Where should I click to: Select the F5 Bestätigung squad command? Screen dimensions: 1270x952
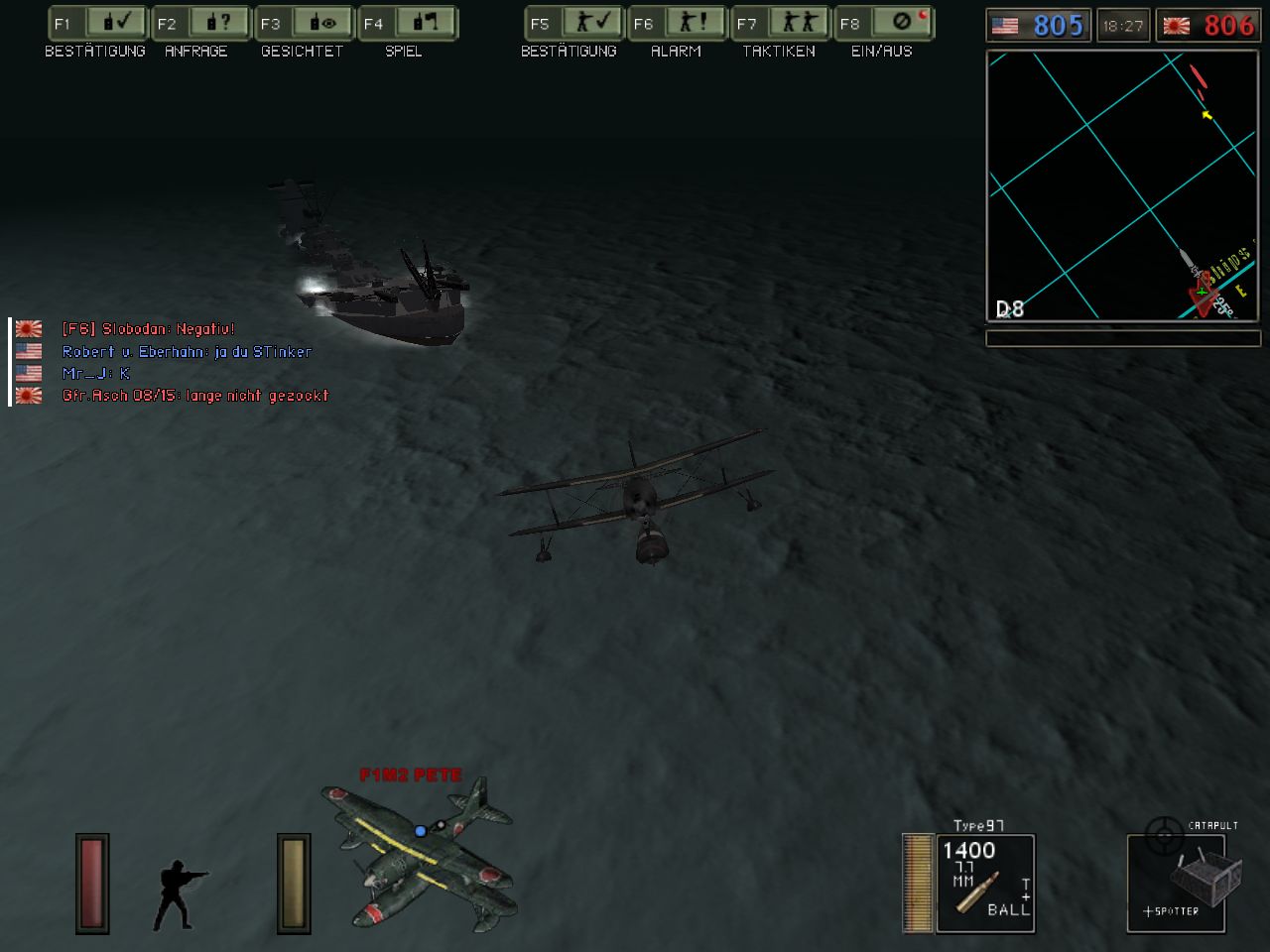point(572,23)
